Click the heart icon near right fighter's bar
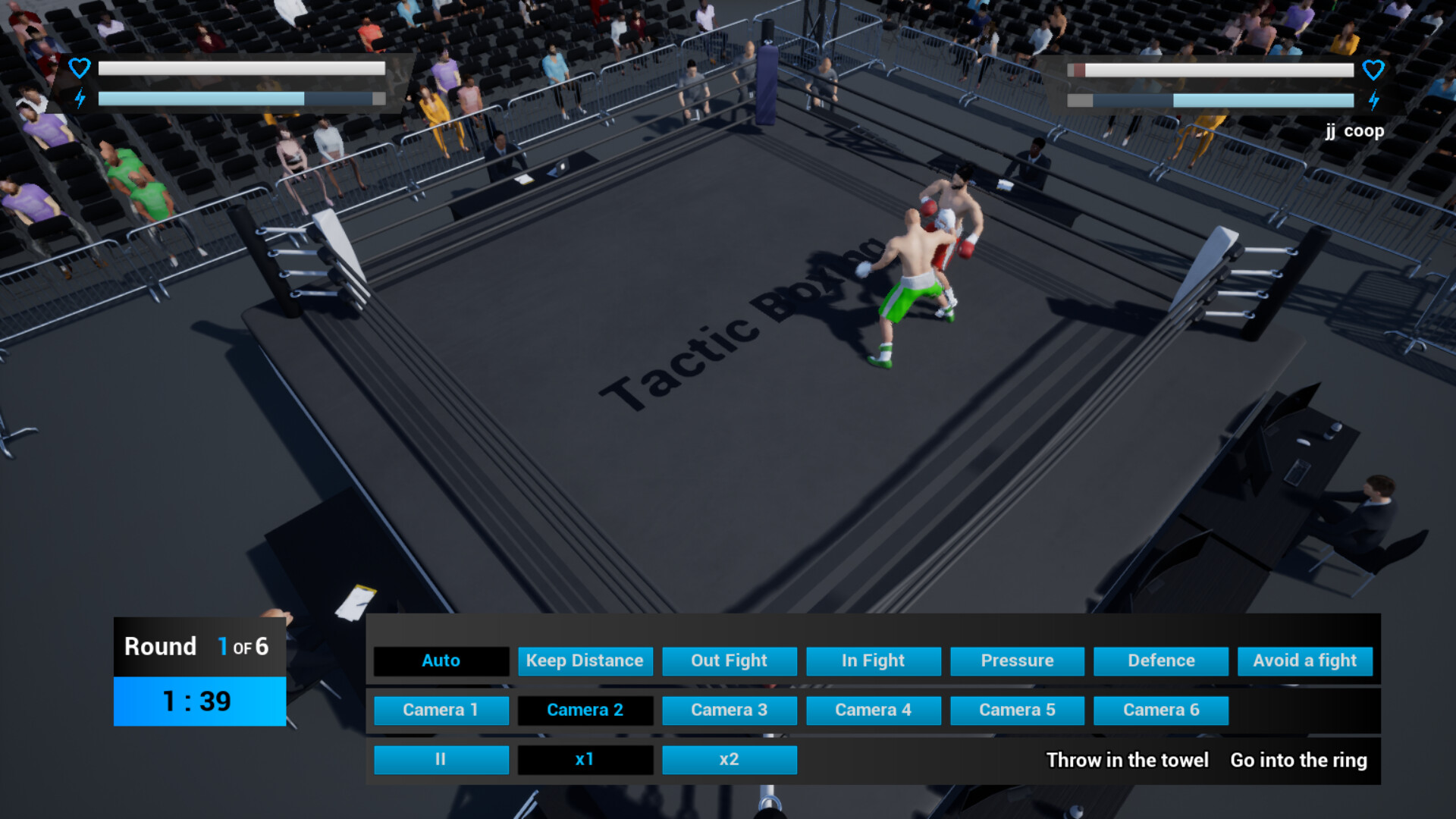The height and width of the screenshot is (819, 1456). (1374, 70)
